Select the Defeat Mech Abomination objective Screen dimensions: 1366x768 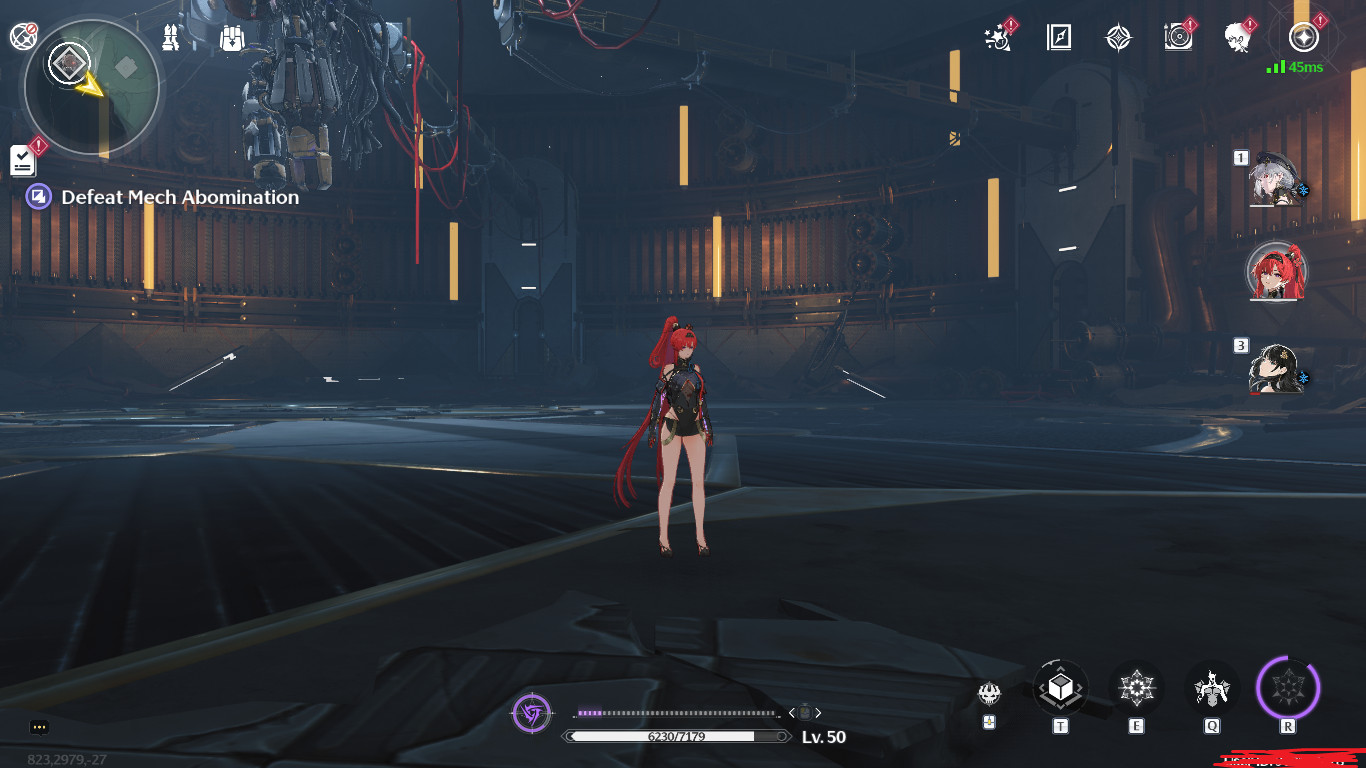(x=180, y=197)
